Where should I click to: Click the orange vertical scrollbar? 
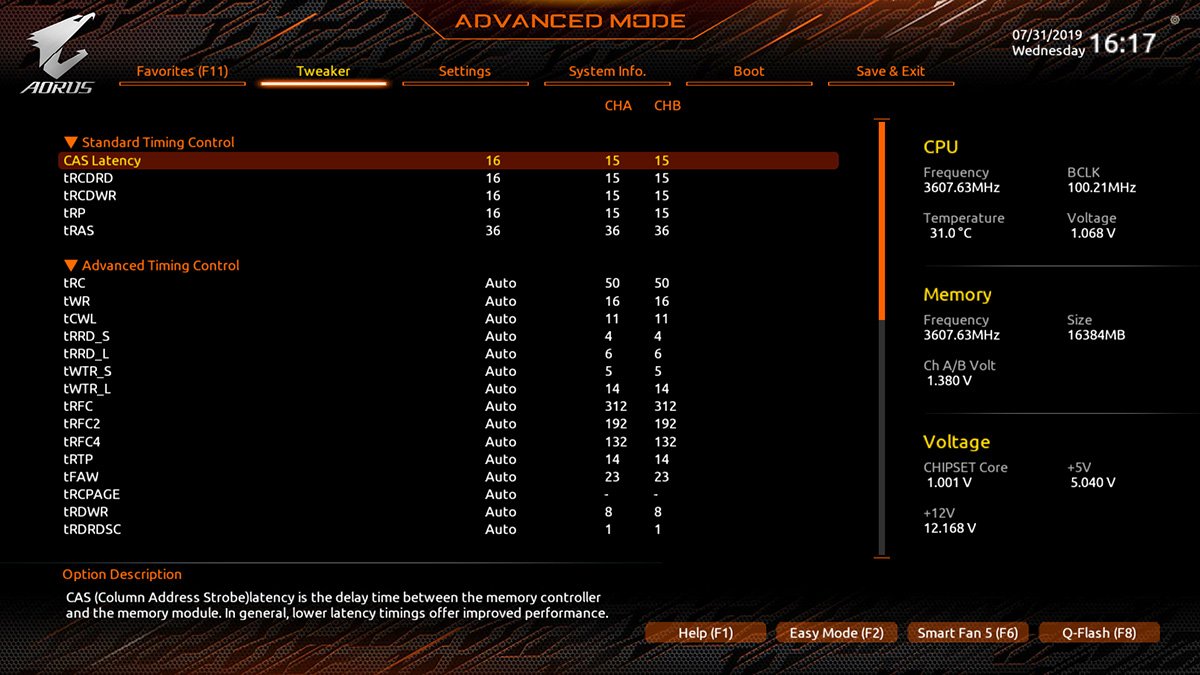[x=881, y=220]
